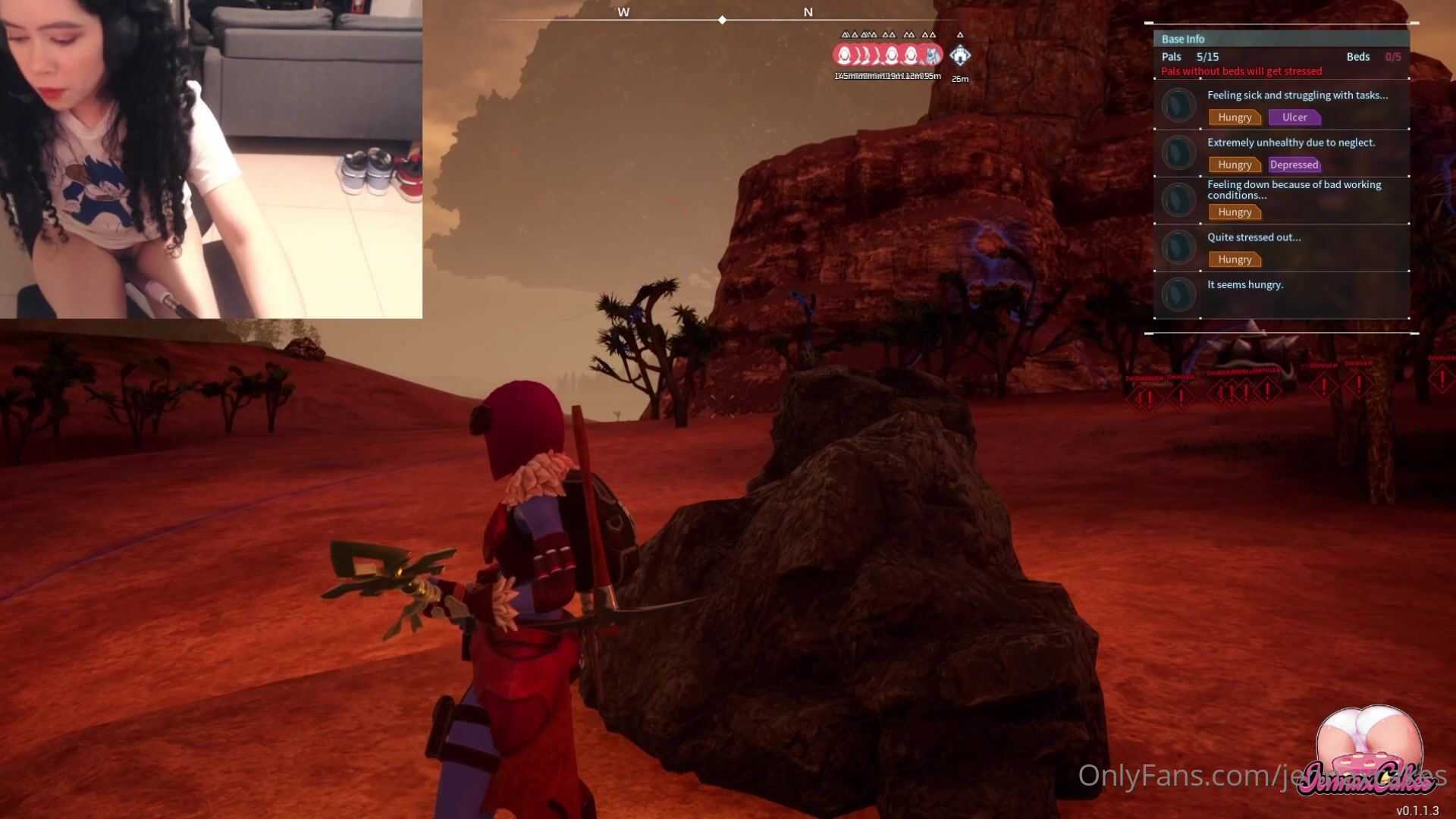This screenshot has width=1456, height=819.
Task: Click the purple Ulcer status tag
Action: (1294, 118)
